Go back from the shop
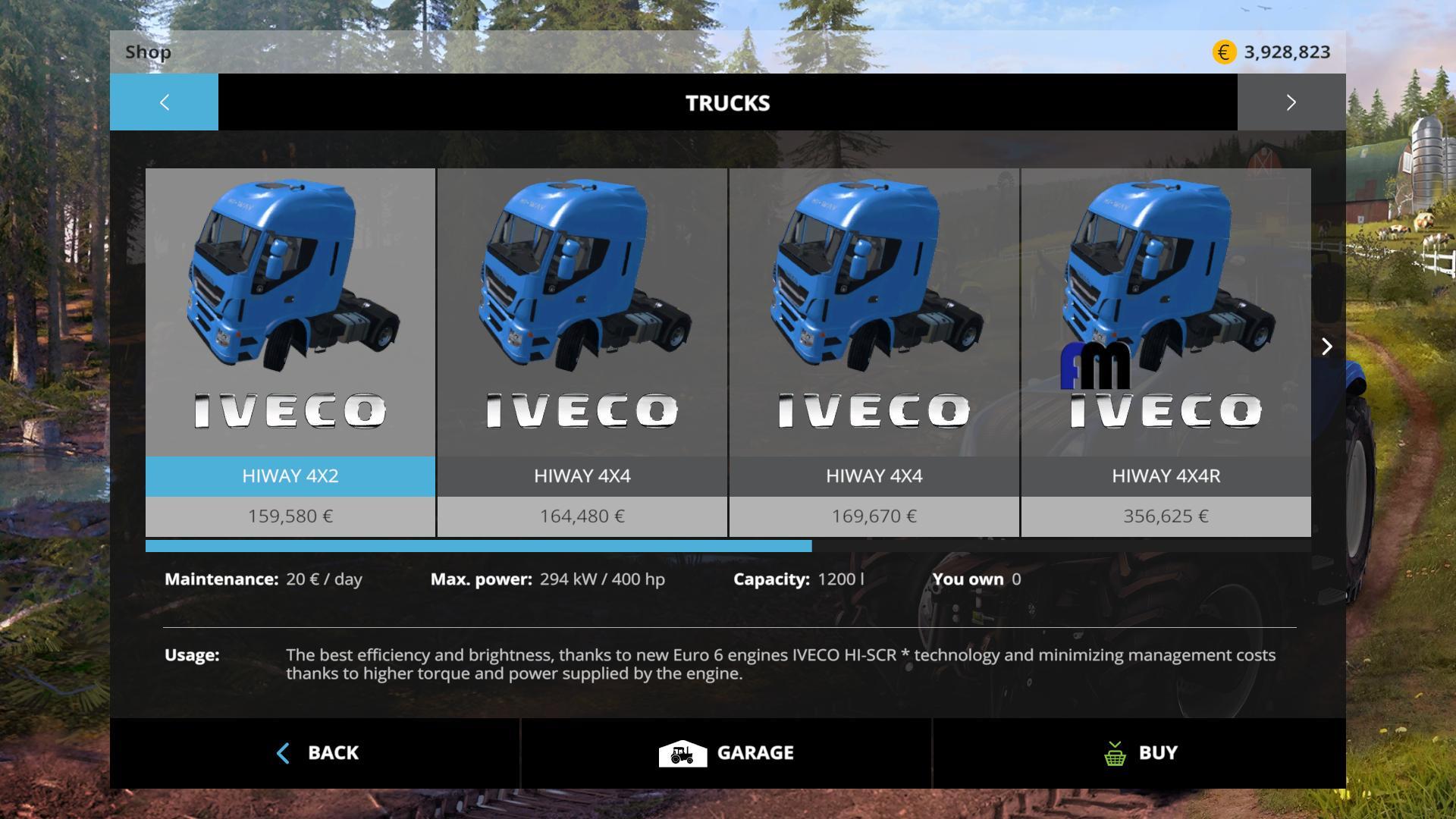1456x819 pixels. coord(315,753)
